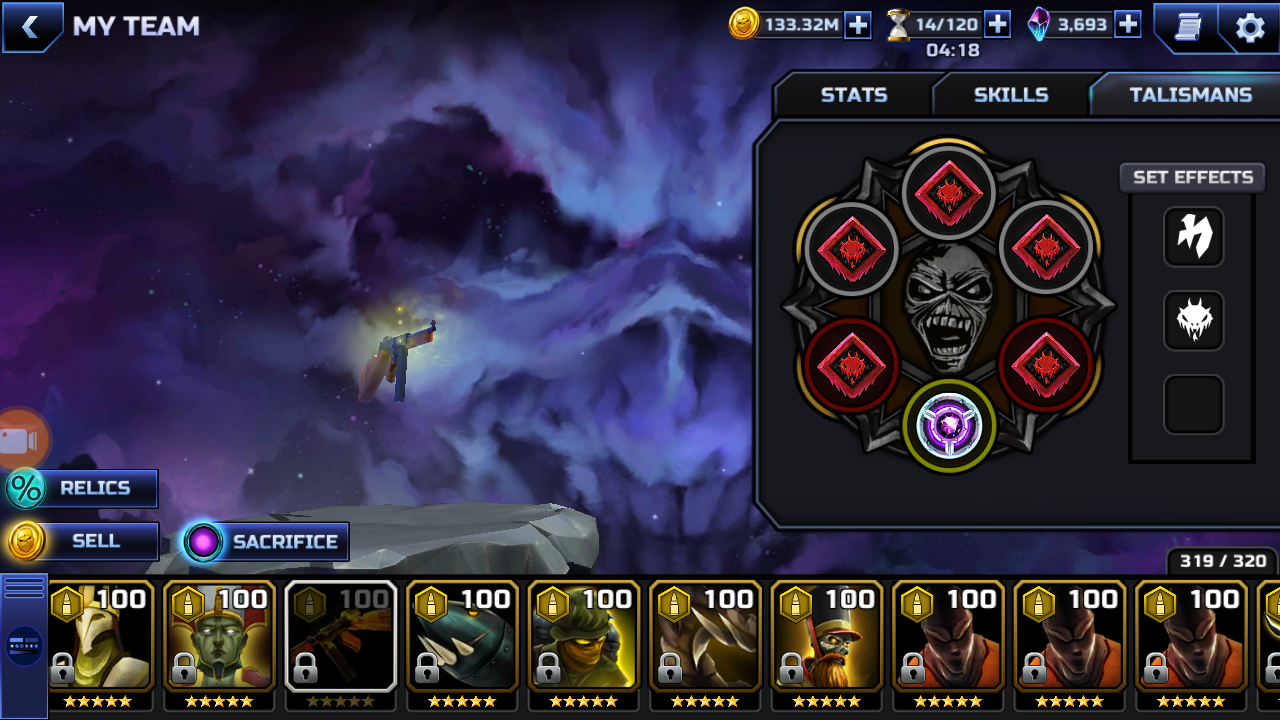Tap the Sell button

click(x=83, y=541)
